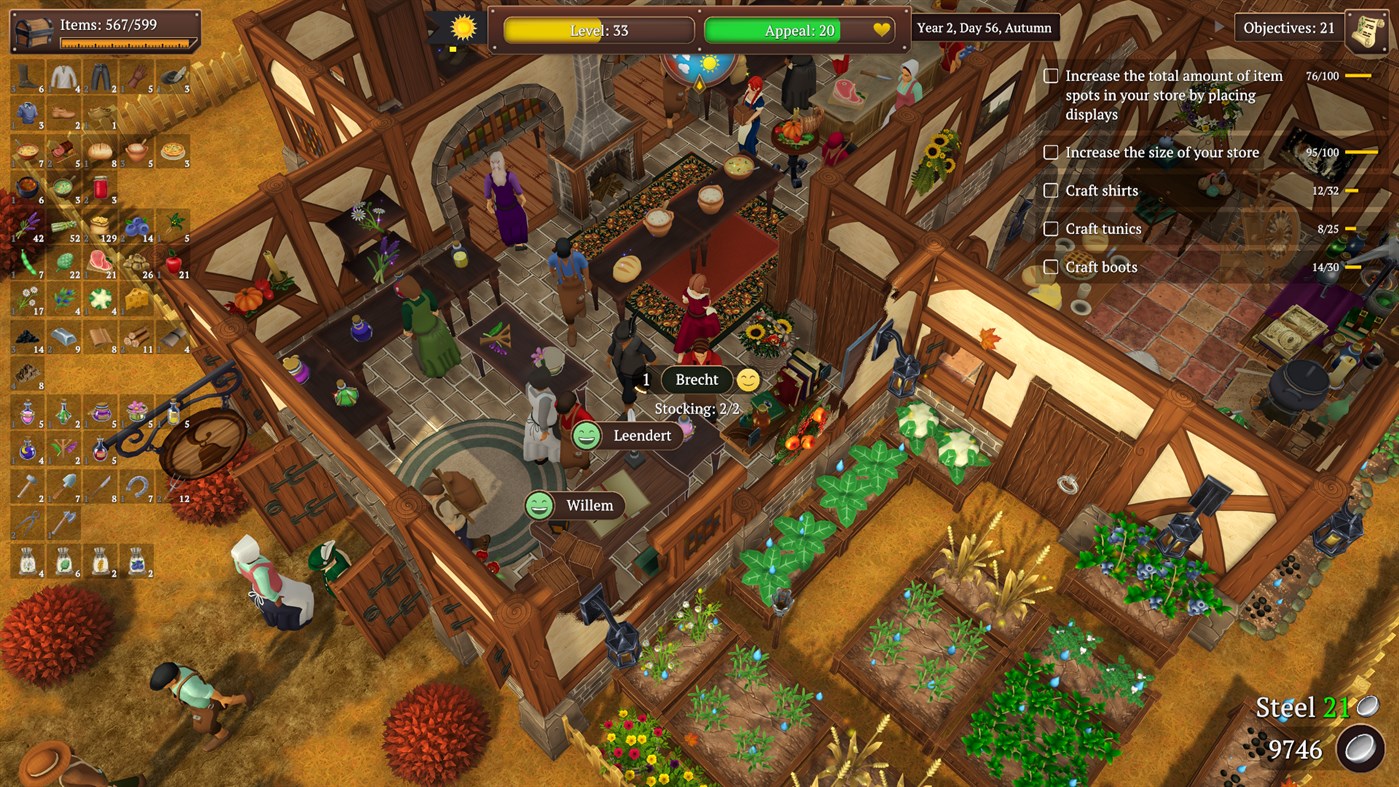The height and width of the screenshot is (787, 1399).
Task: Click the Level 33 progress bar
Action: 598,30
